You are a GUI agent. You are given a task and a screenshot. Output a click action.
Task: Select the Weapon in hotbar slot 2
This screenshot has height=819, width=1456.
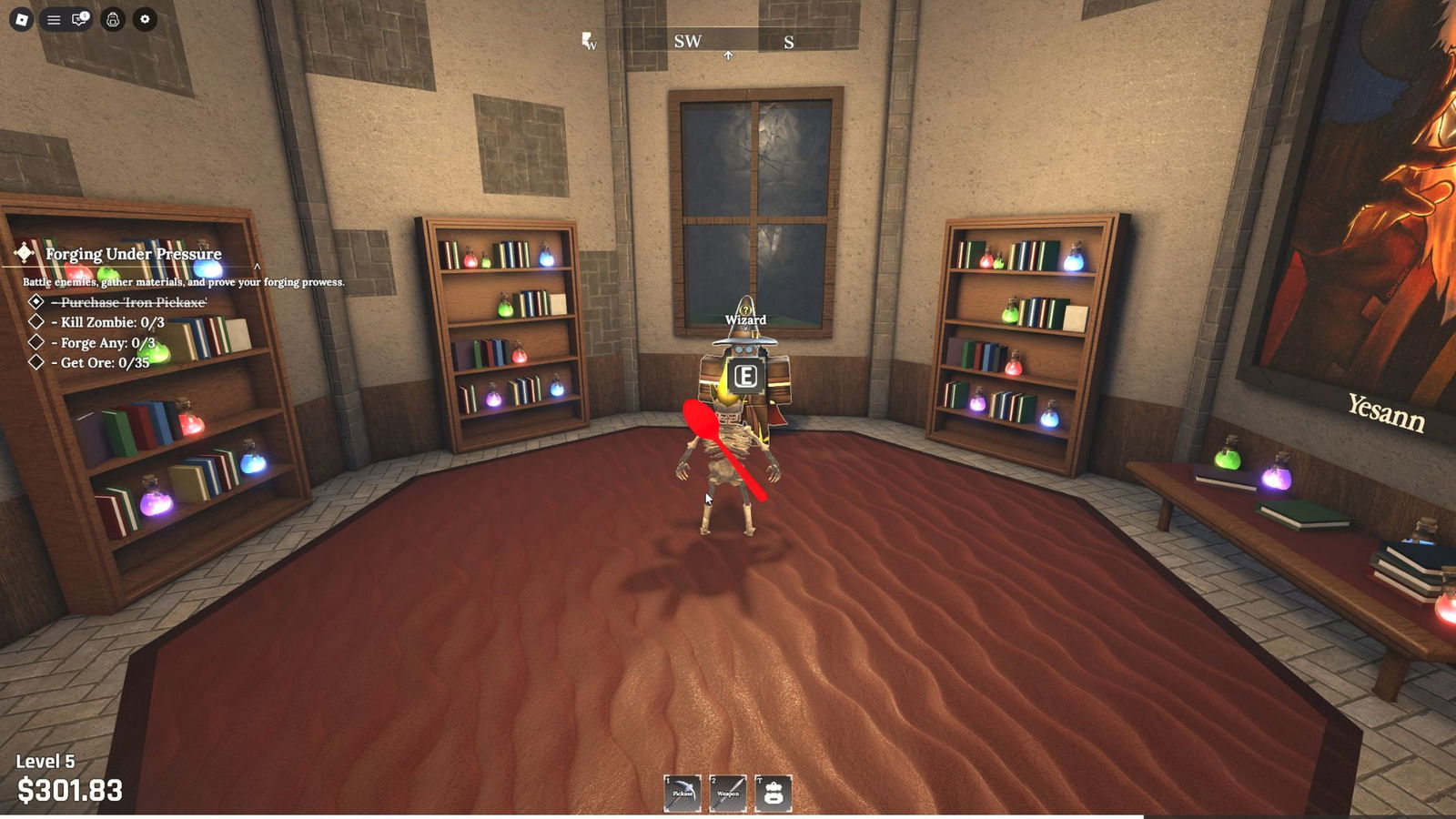click(726, 794)
